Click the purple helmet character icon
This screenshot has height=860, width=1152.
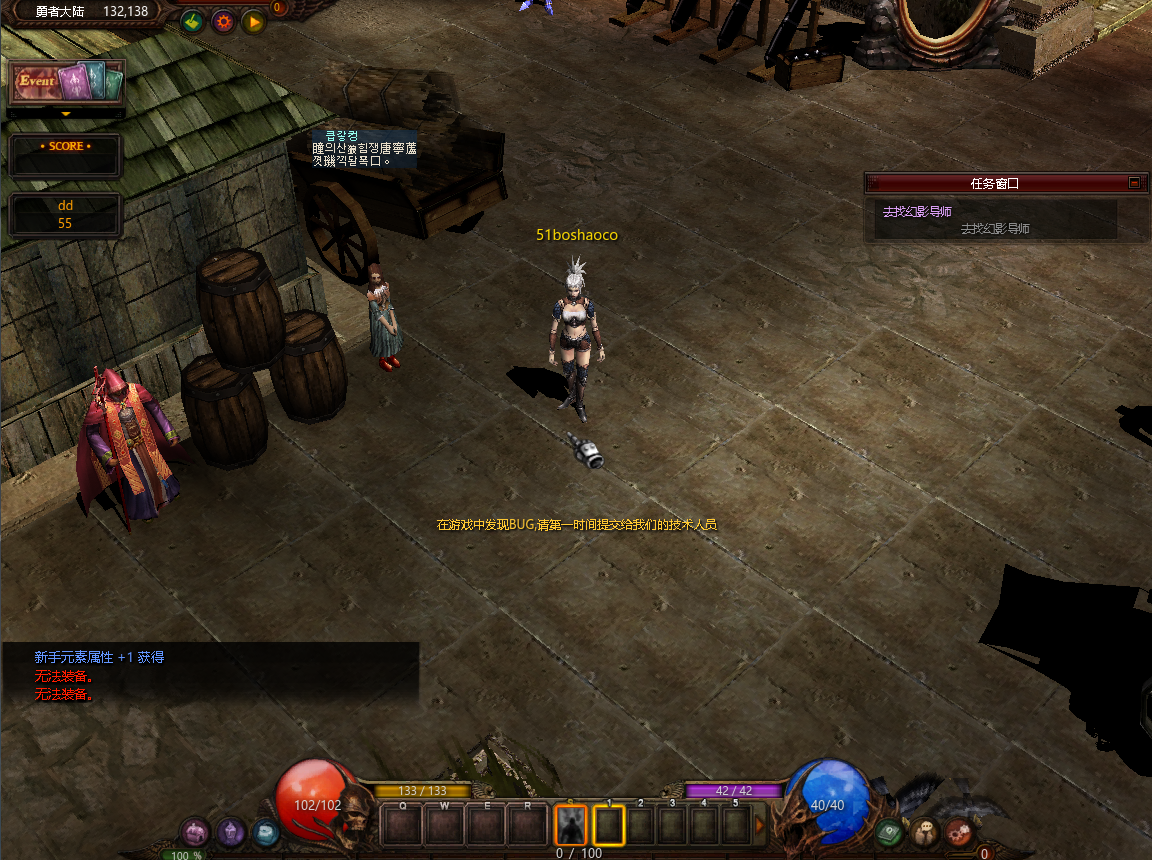232,832
